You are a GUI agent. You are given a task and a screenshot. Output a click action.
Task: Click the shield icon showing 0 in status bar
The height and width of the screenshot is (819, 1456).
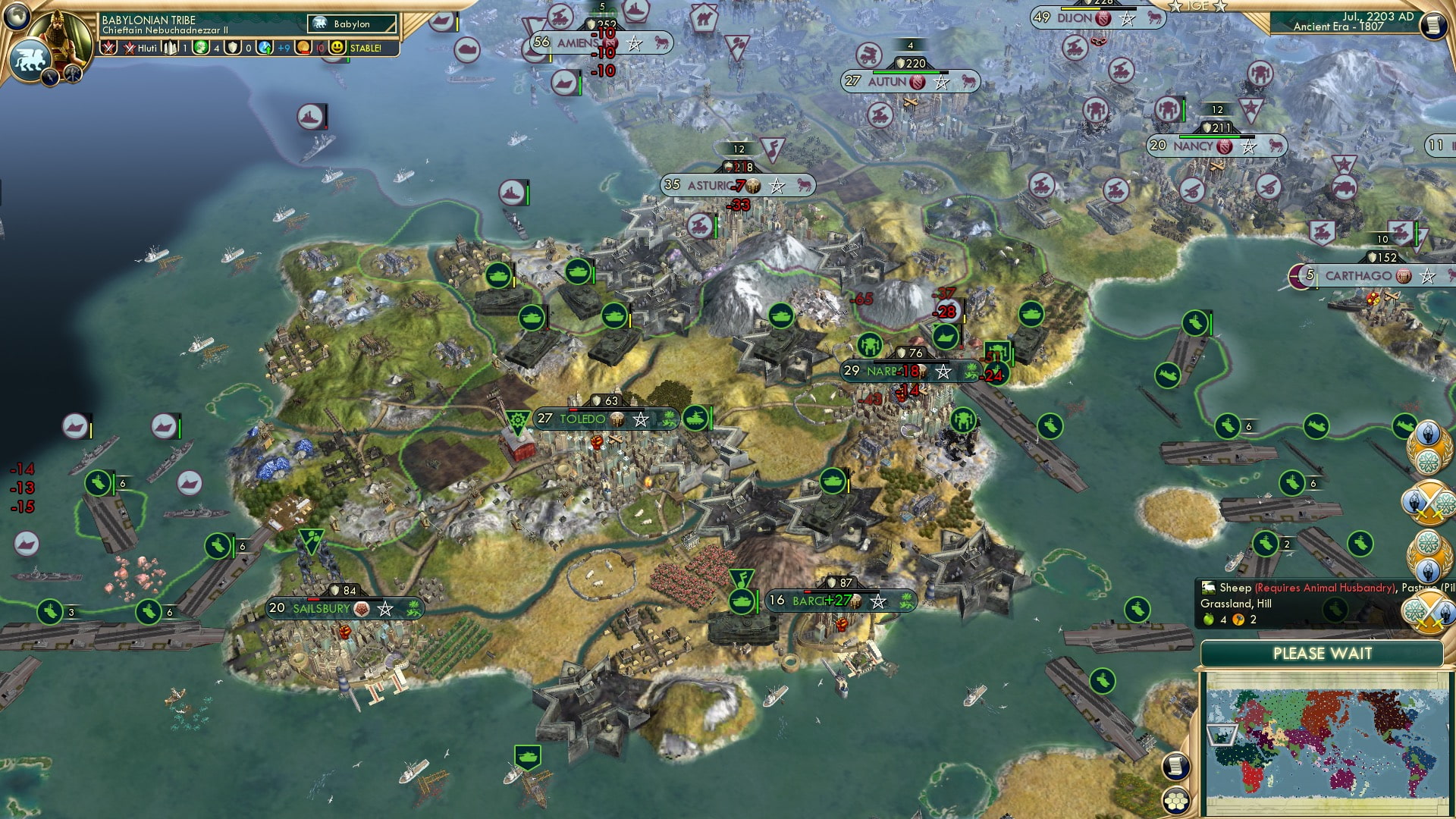(233, 48)
